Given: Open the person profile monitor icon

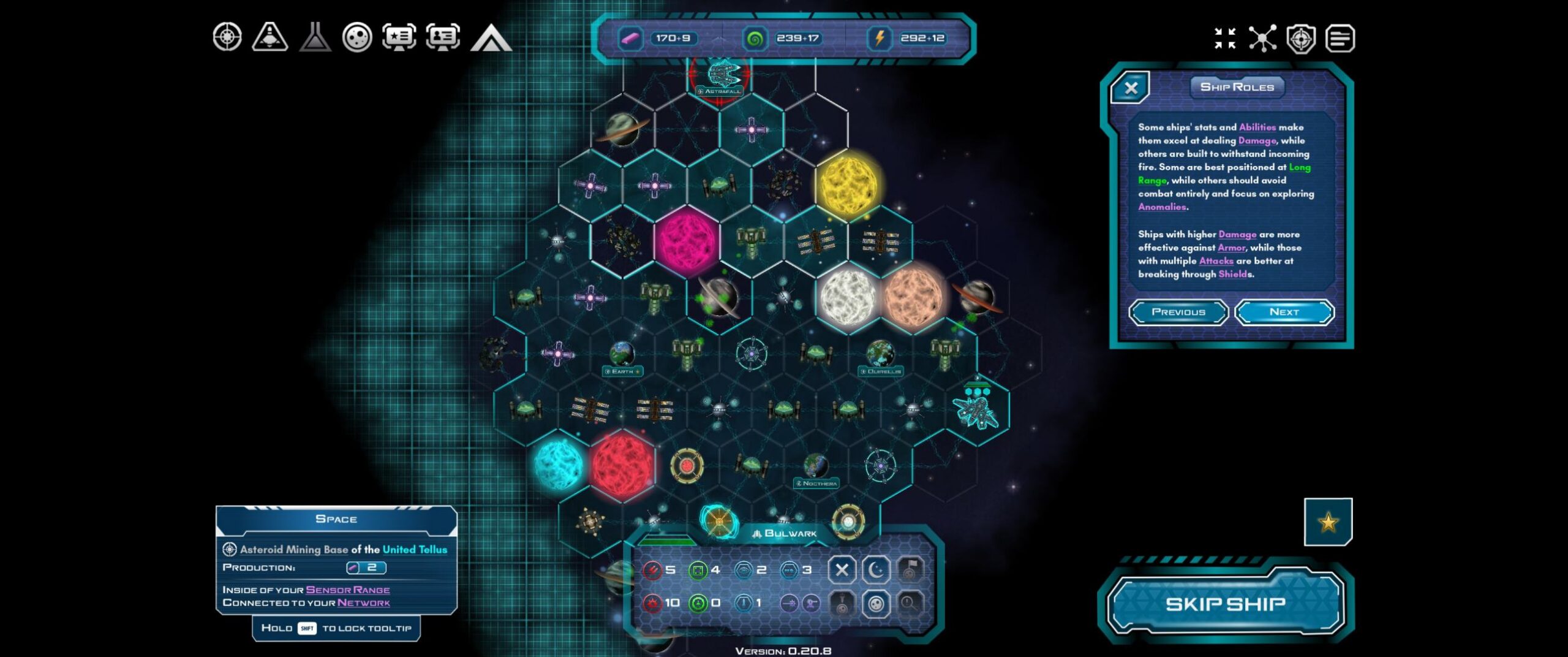Looking at the screenshot, I should point(443,37).
